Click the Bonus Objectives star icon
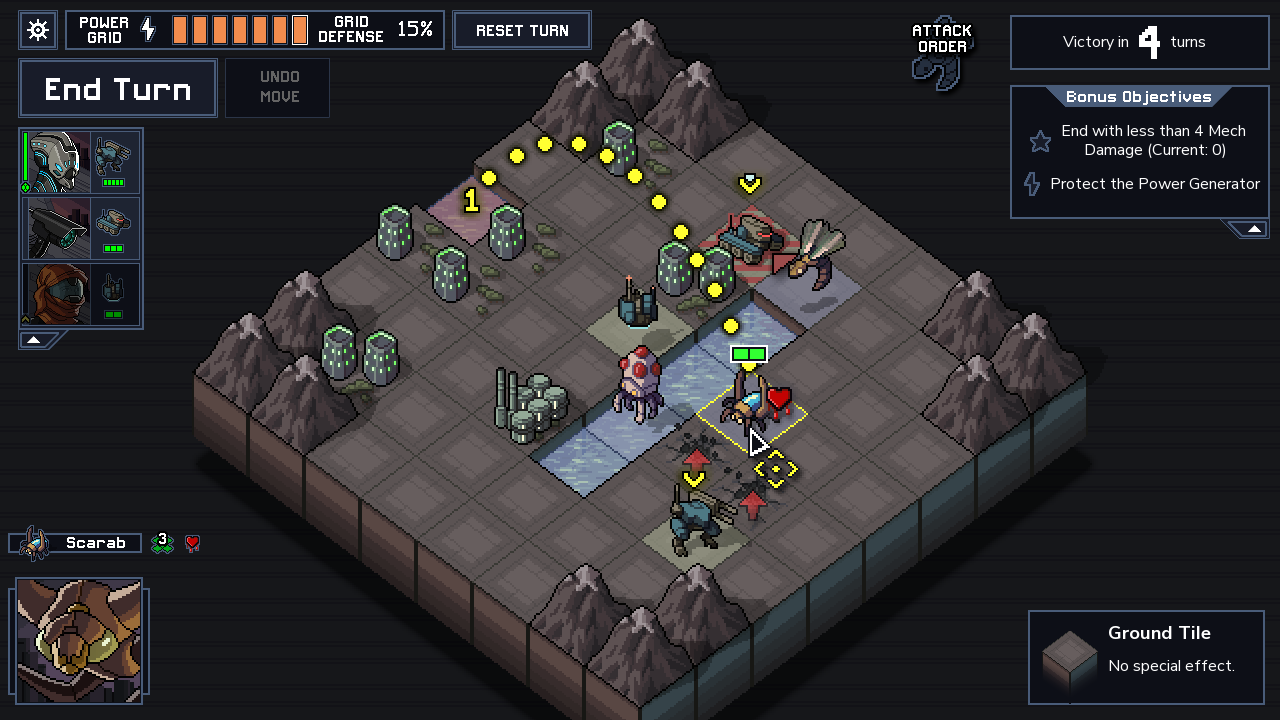The height and width of the screenshot is (720, 1280). [x=1040, y=142]
